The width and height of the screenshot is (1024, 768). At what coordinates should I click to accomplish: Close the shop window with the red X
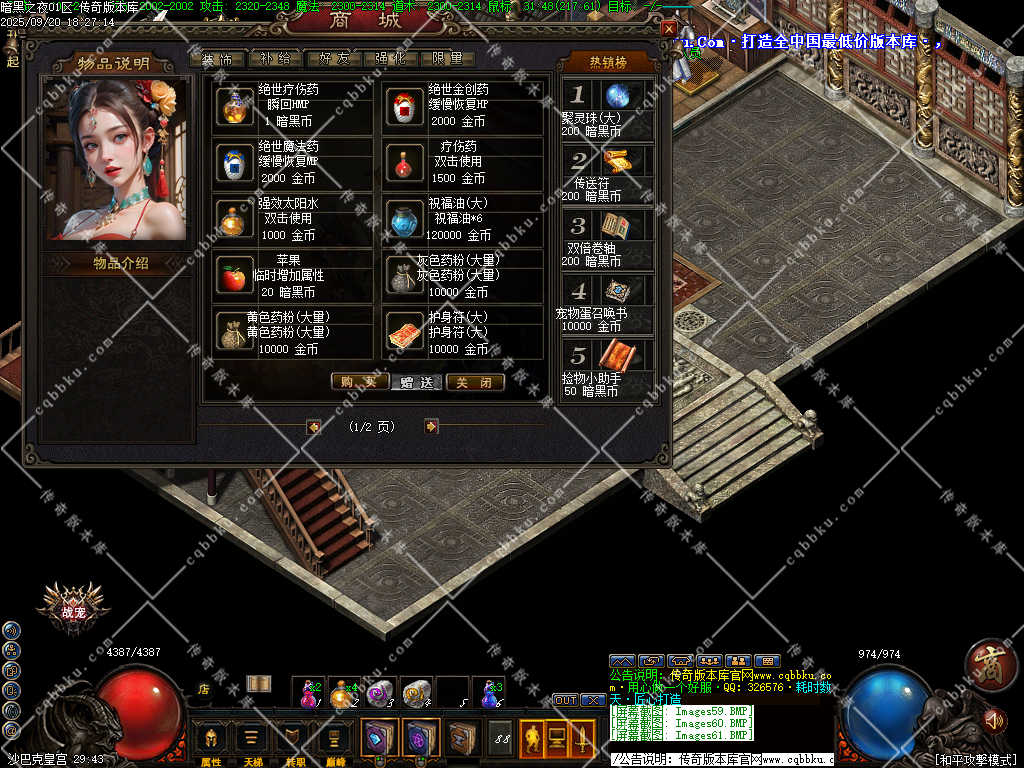pyautogui.click(x=669, y=29)
